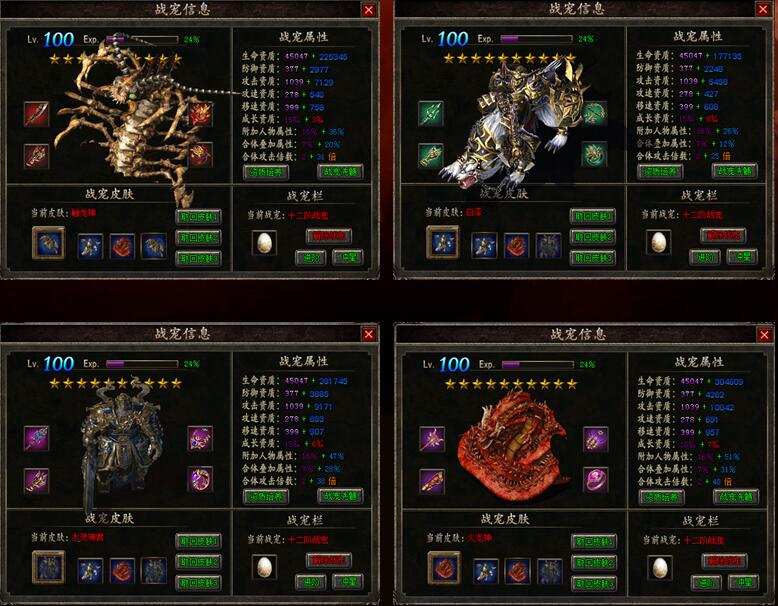Select 取回皮肤3 in the fire dragon panel
This screenshot has height=606, width=778.
click(592, 584)
